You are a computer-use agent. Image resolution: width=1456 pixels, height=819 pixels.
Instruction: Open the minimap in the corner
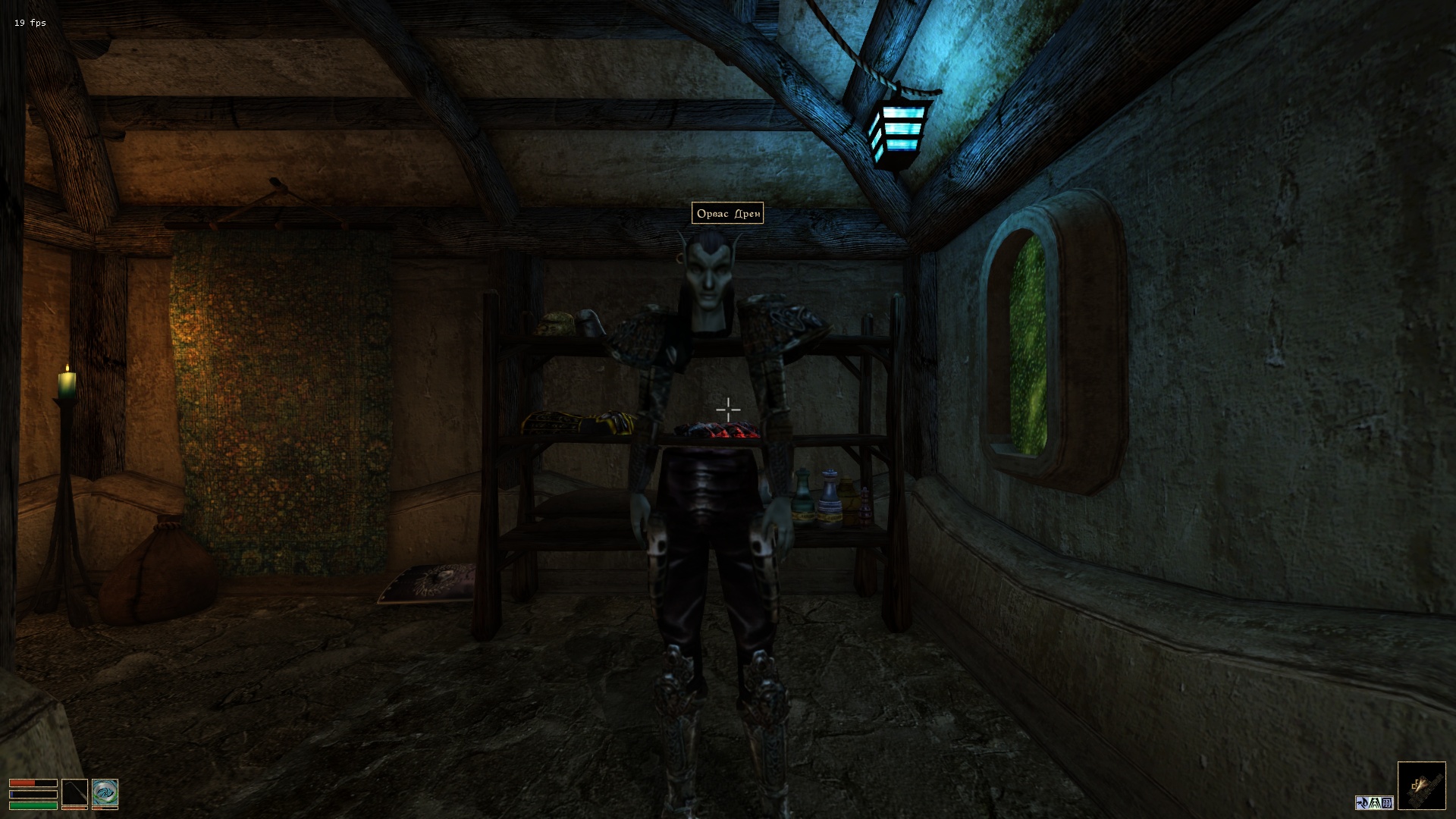click(1421, 786)
